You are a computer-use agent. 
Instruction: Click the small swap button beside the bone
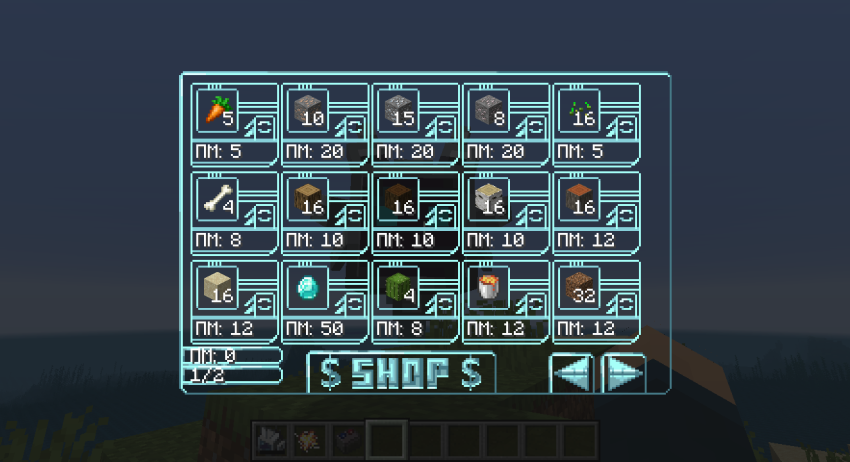265,216
